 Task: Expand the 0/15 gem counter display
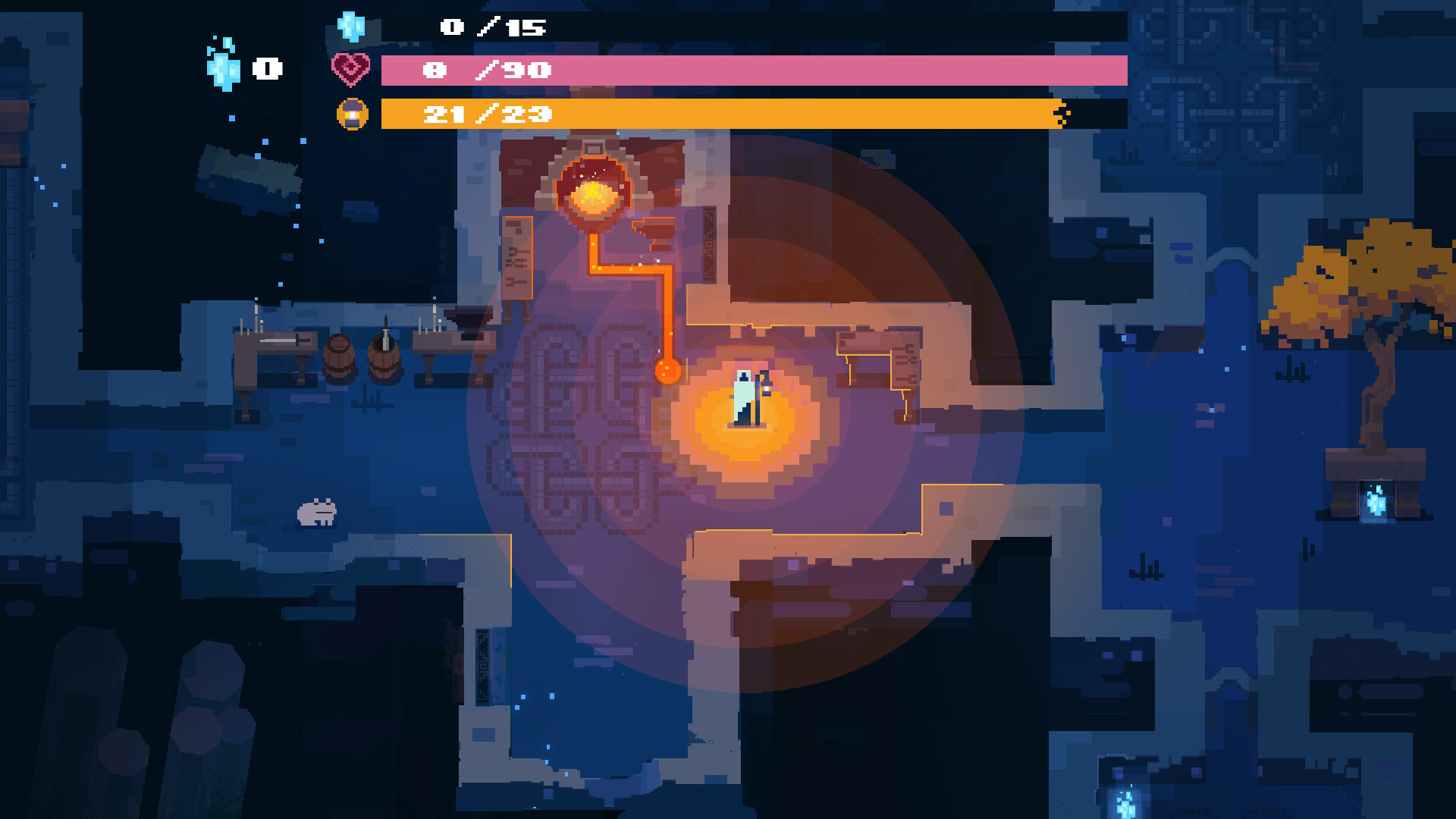491,27
